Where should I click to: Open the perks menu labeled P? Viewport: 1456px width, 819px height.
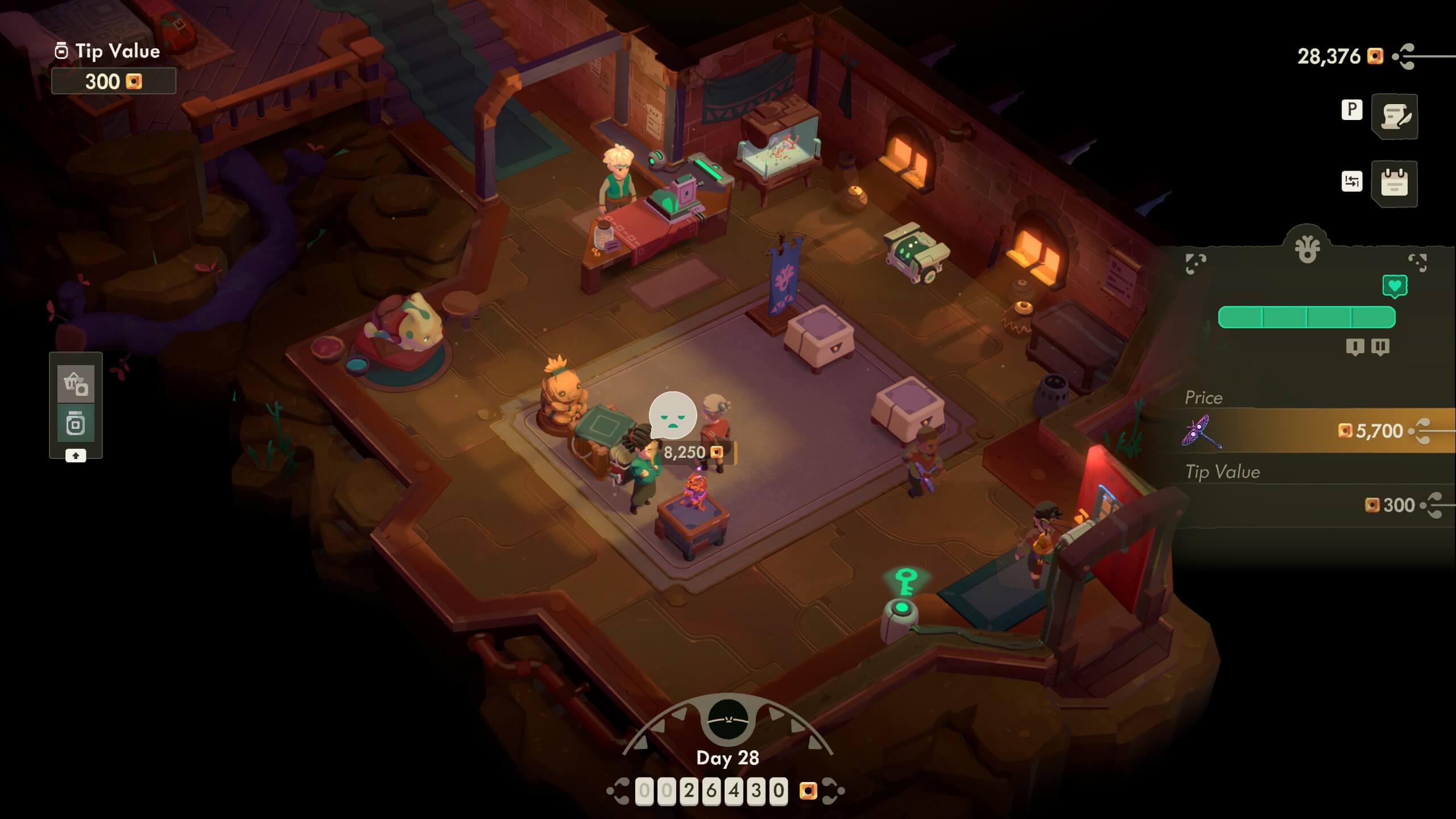[1352, 110]
